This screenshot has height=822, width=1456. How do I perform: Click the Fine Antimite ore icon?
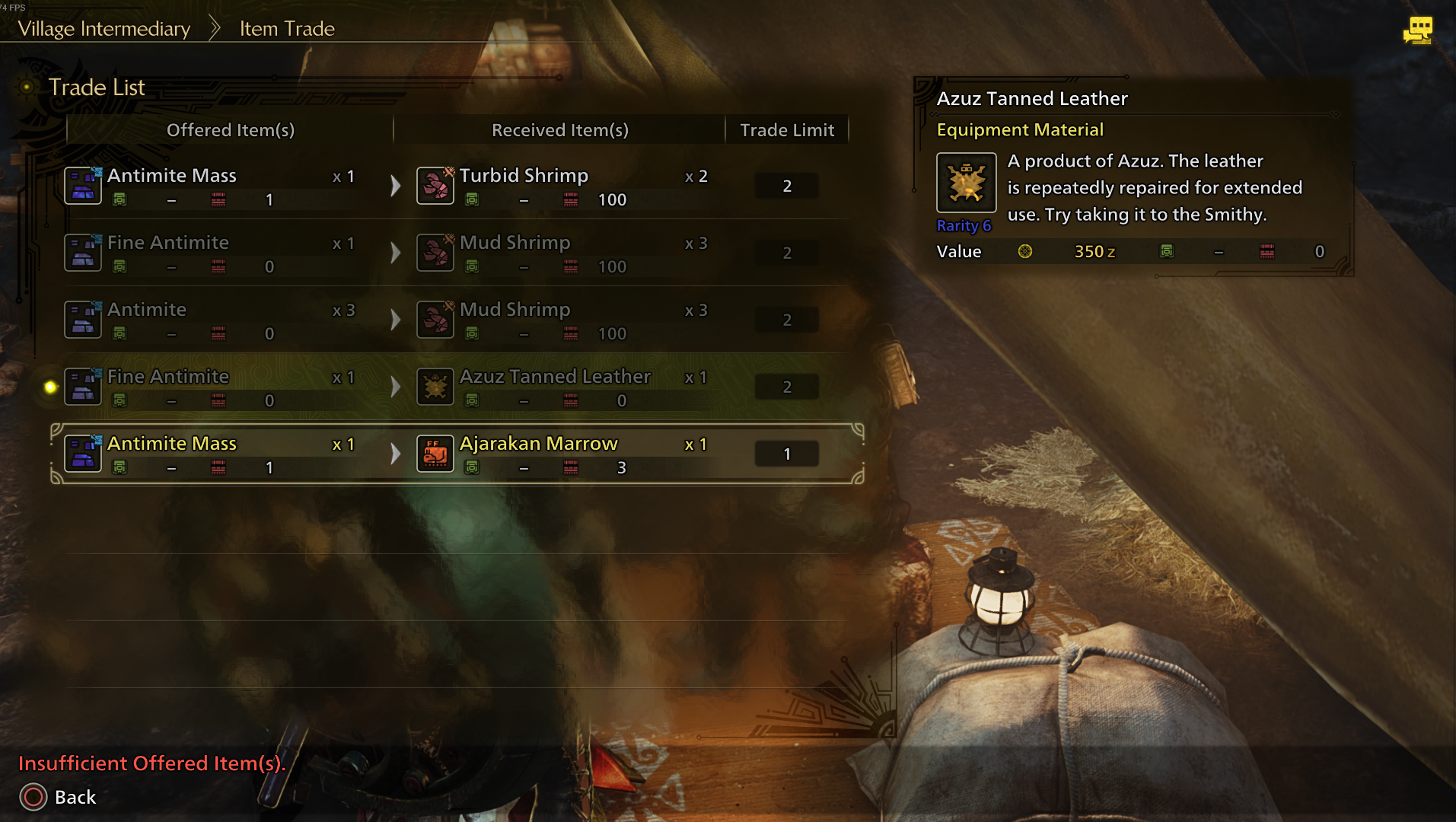82,252
